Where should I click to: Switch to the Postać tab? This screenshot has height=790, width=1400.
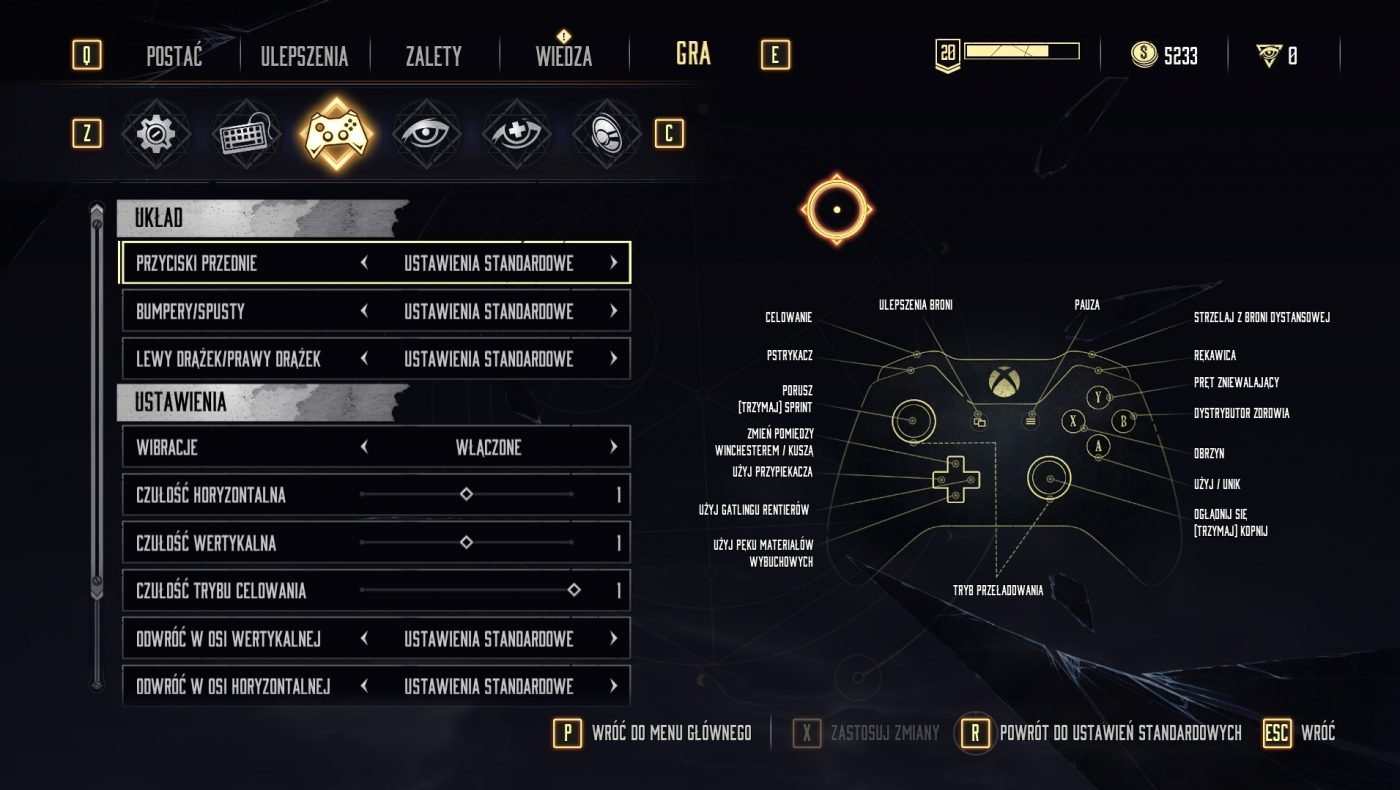click(174, 56)
